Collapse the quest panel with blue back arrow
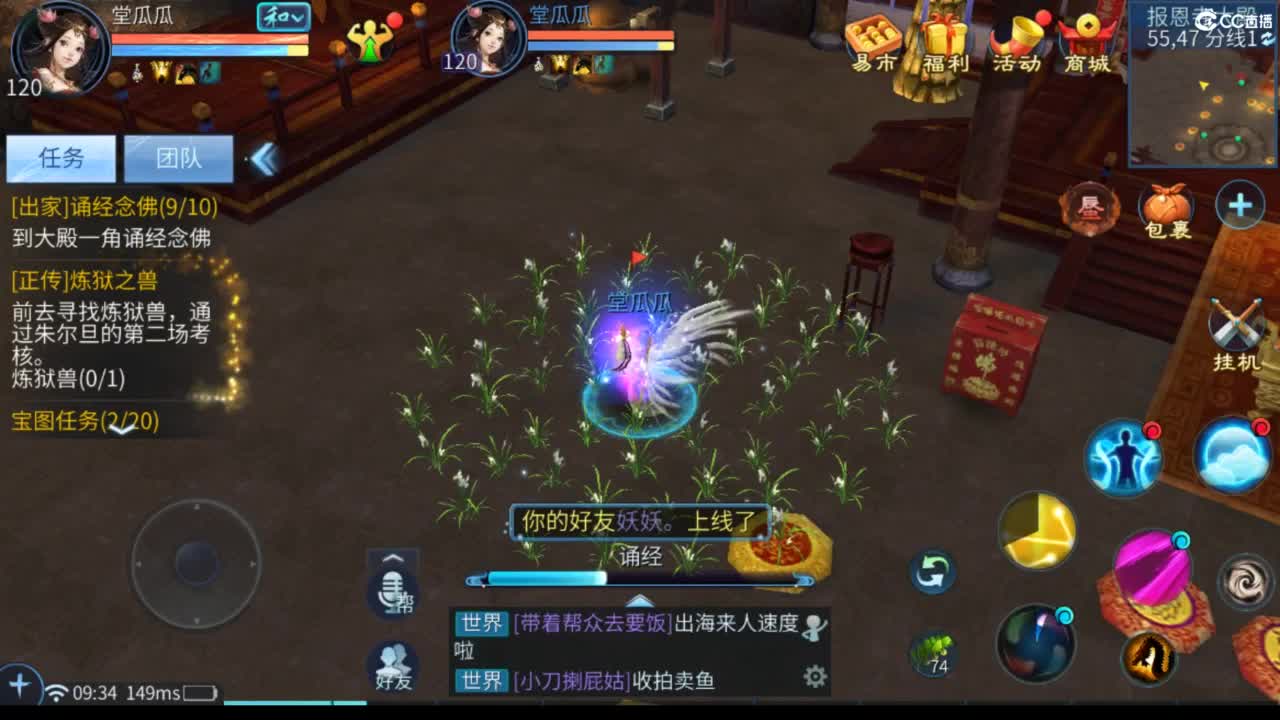1280x720 pixels. [x=266, y=157]
